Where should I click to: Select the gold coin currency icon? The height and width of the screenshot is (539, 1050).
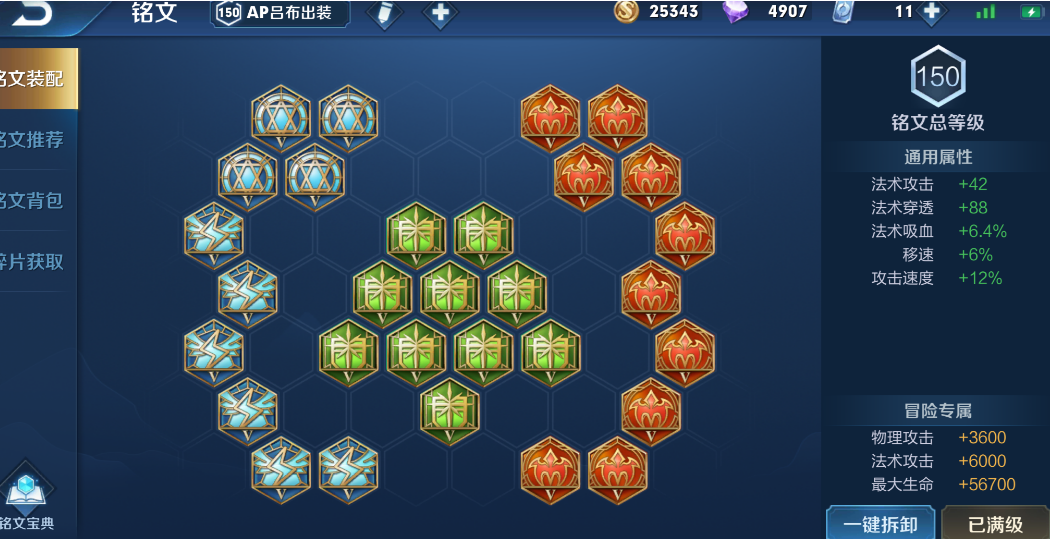626,12
